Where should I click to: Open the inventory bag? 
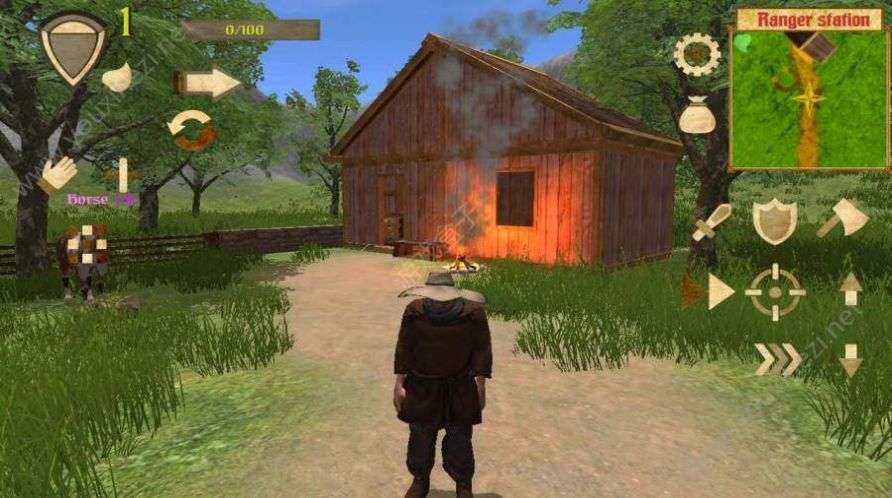pyautogui.click(x=697, y=116)
